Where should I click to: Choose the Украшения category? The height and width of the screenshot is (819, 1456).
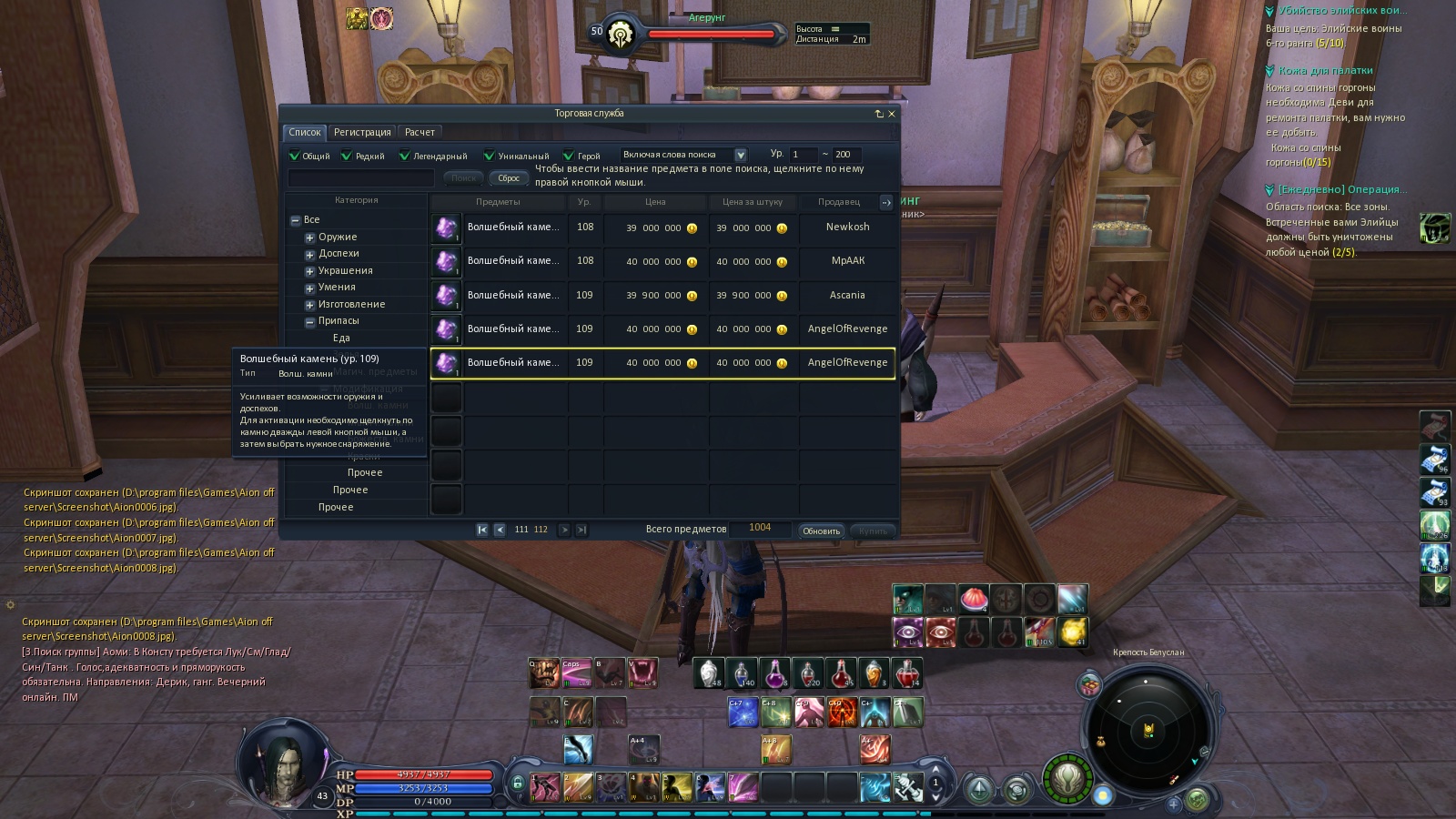point(345,271)
